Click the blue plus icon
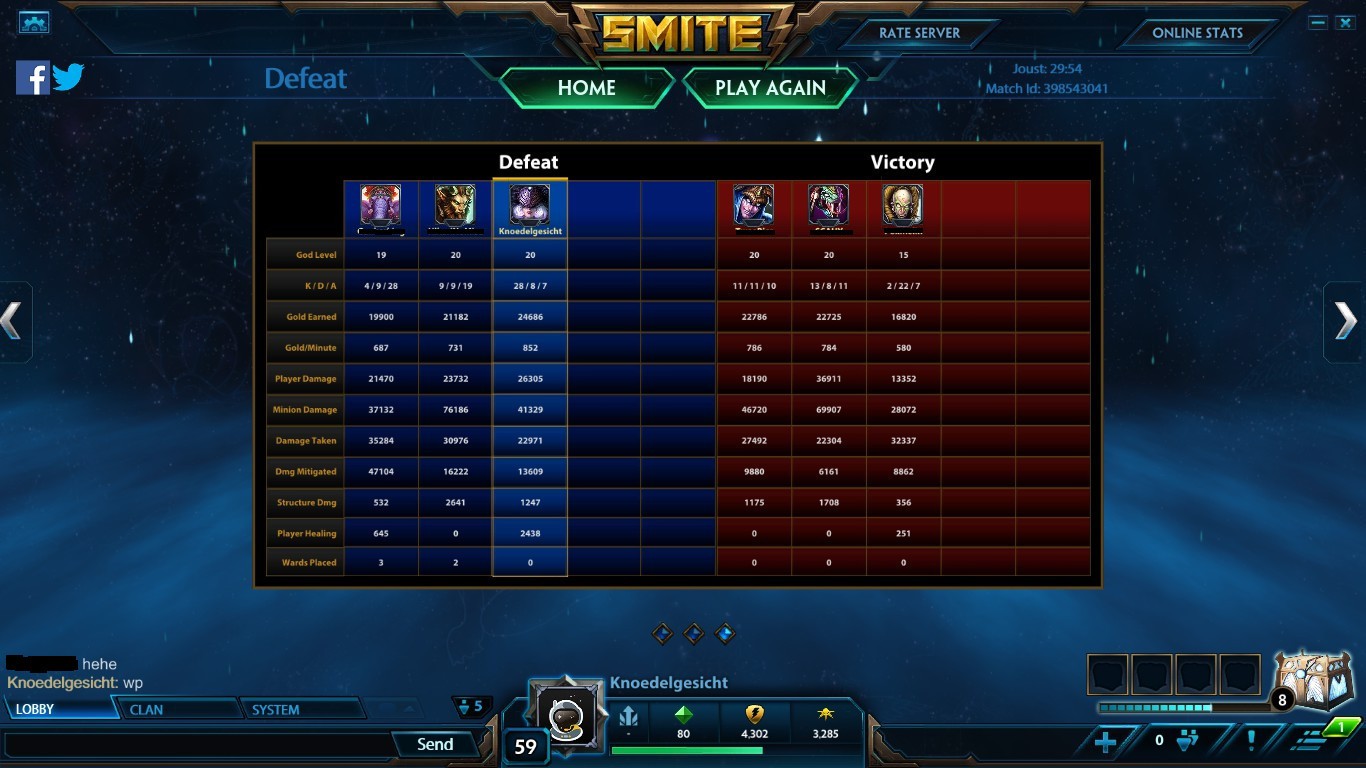The width and height of the screenshot is (1366, 768). [1105, 741]
